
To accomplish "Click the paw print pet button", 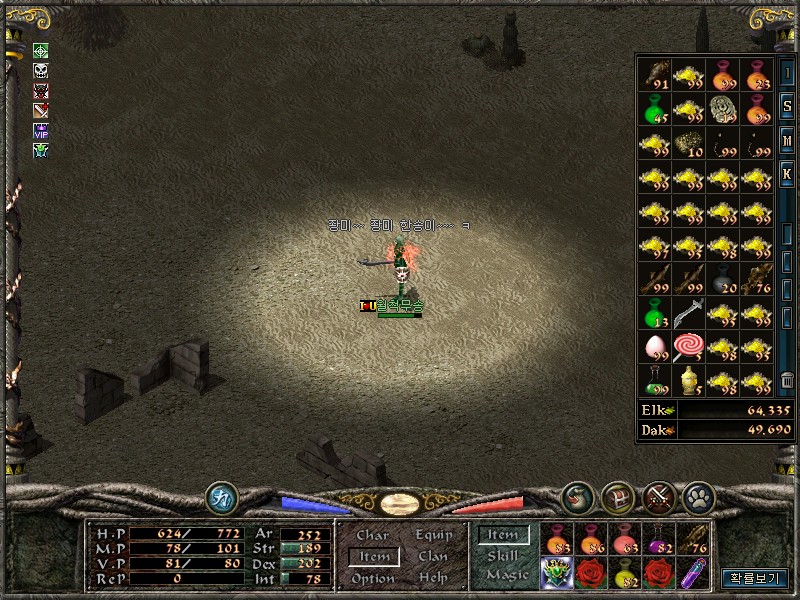I will click(695, 496).
